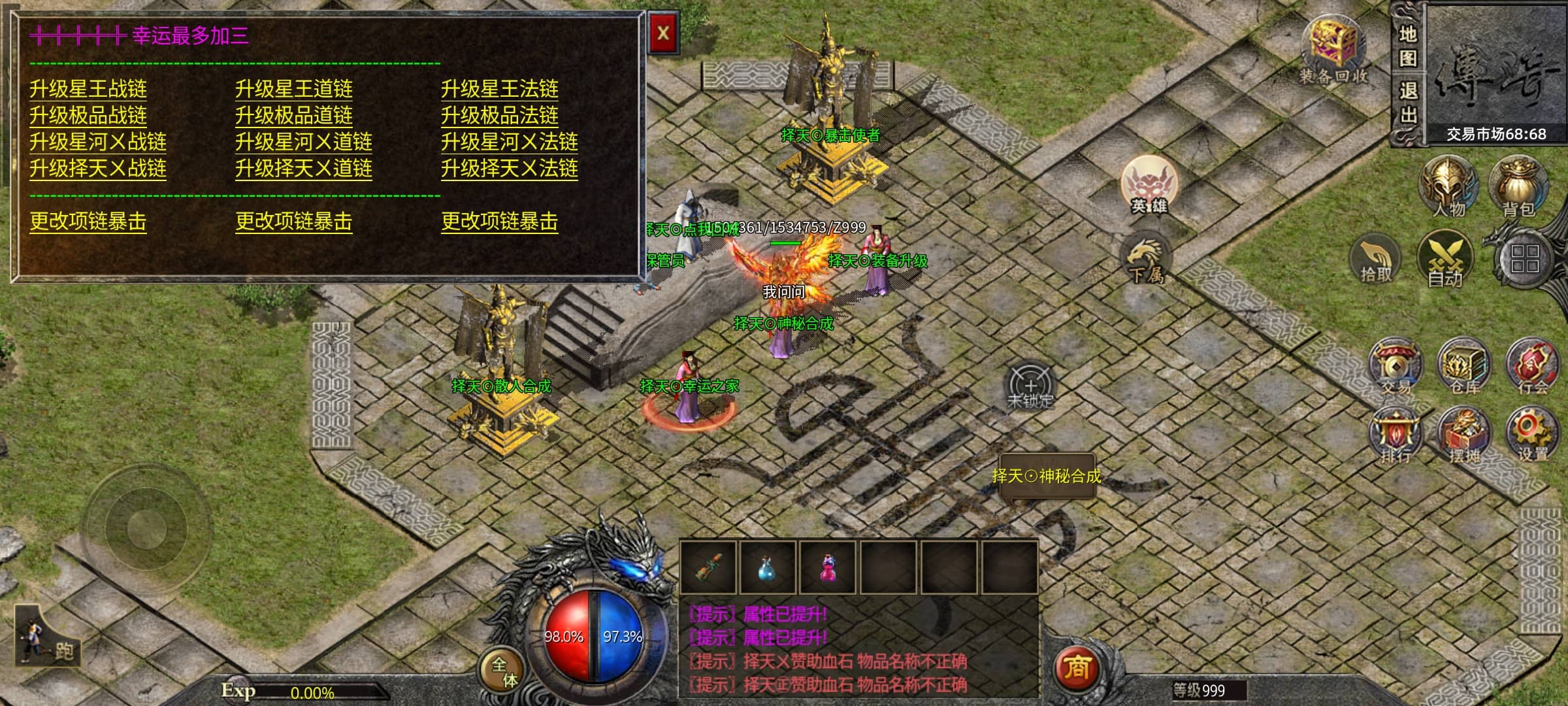Activate the 拾取 pickup button
Screen dimensions: 1568x706
(x=1376, y=260)
